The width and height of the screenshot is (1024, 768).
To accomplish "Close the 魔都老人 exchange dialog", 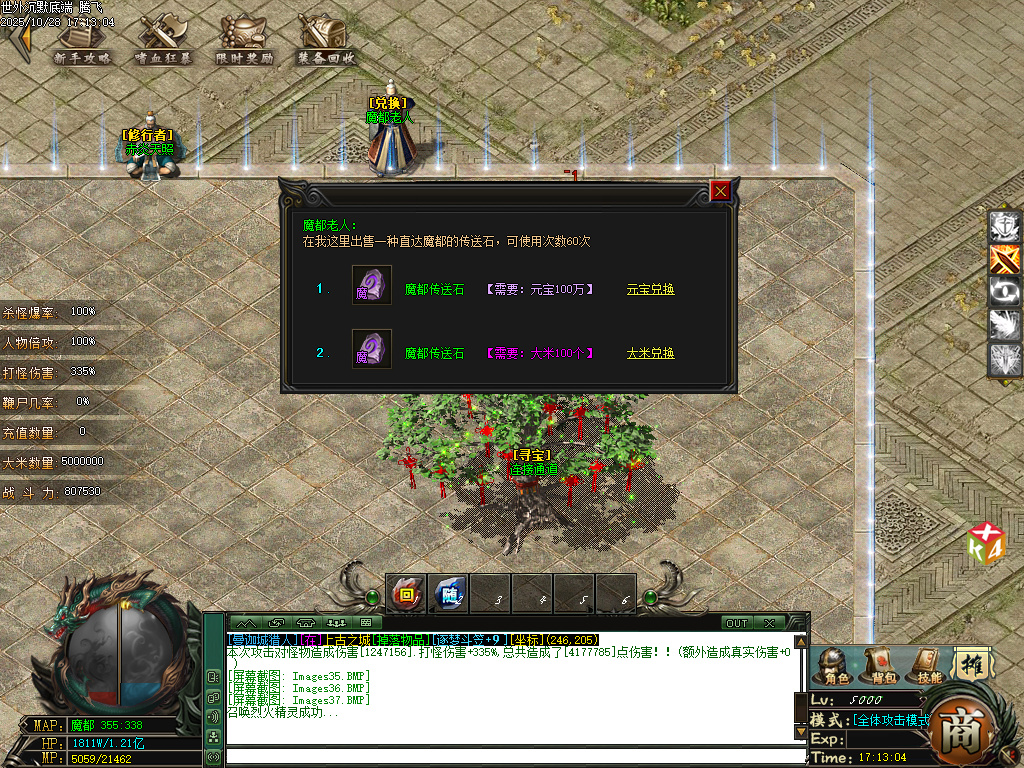I will click(720, 191).
